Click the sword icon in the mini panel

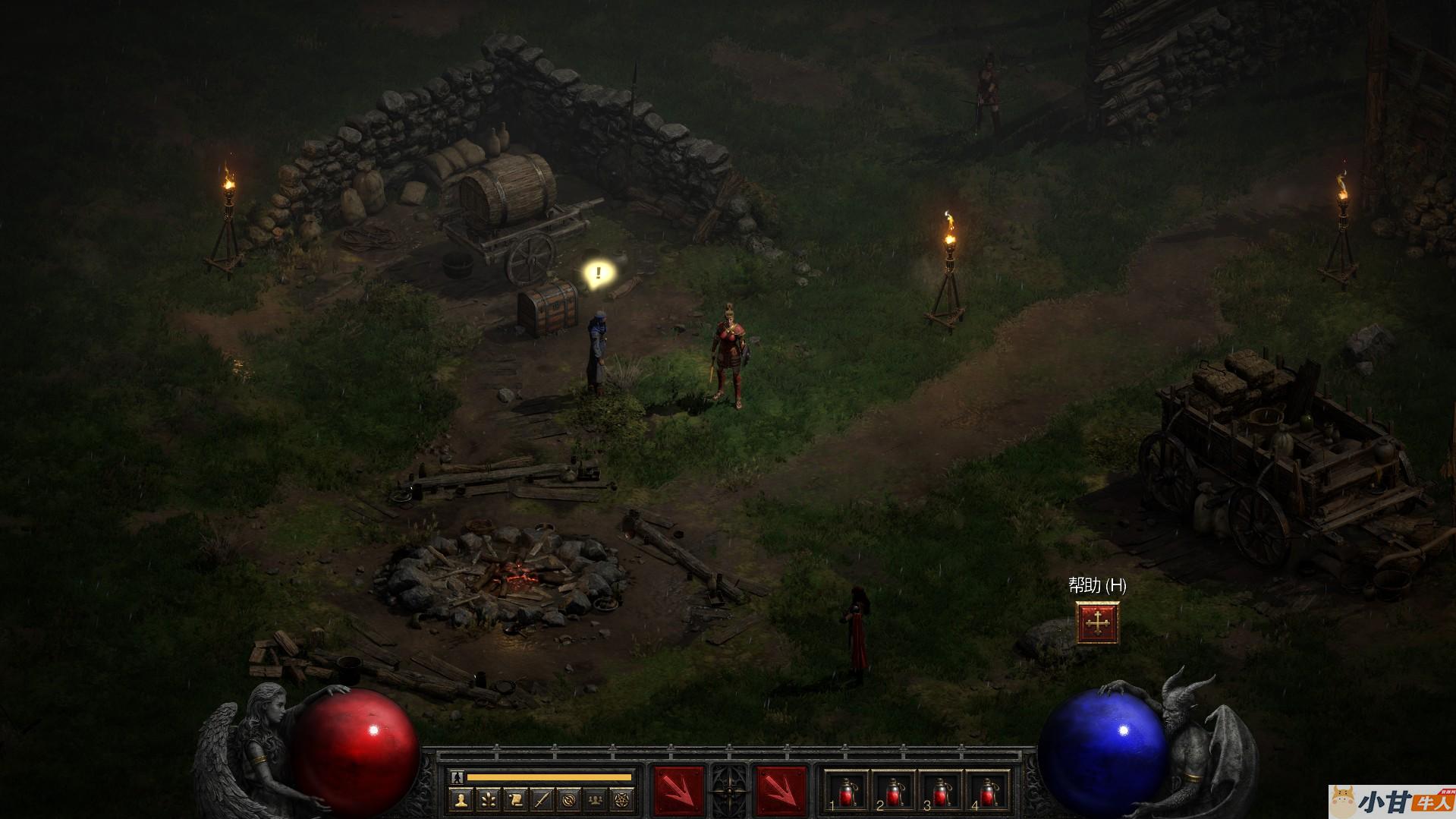click(x=542, y=799)
